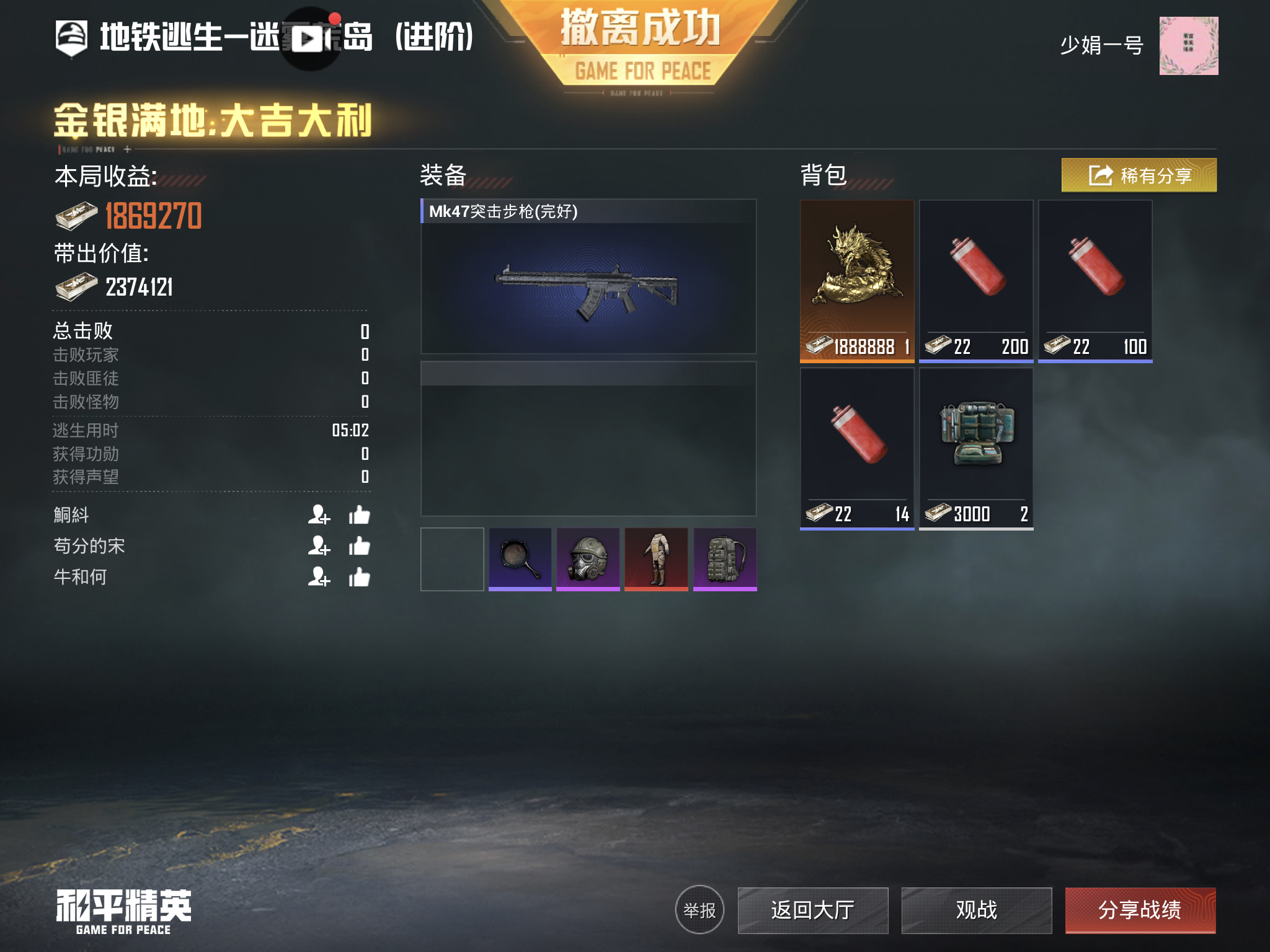Click the add-friend icon next to 牛和何

pos(320,578)
